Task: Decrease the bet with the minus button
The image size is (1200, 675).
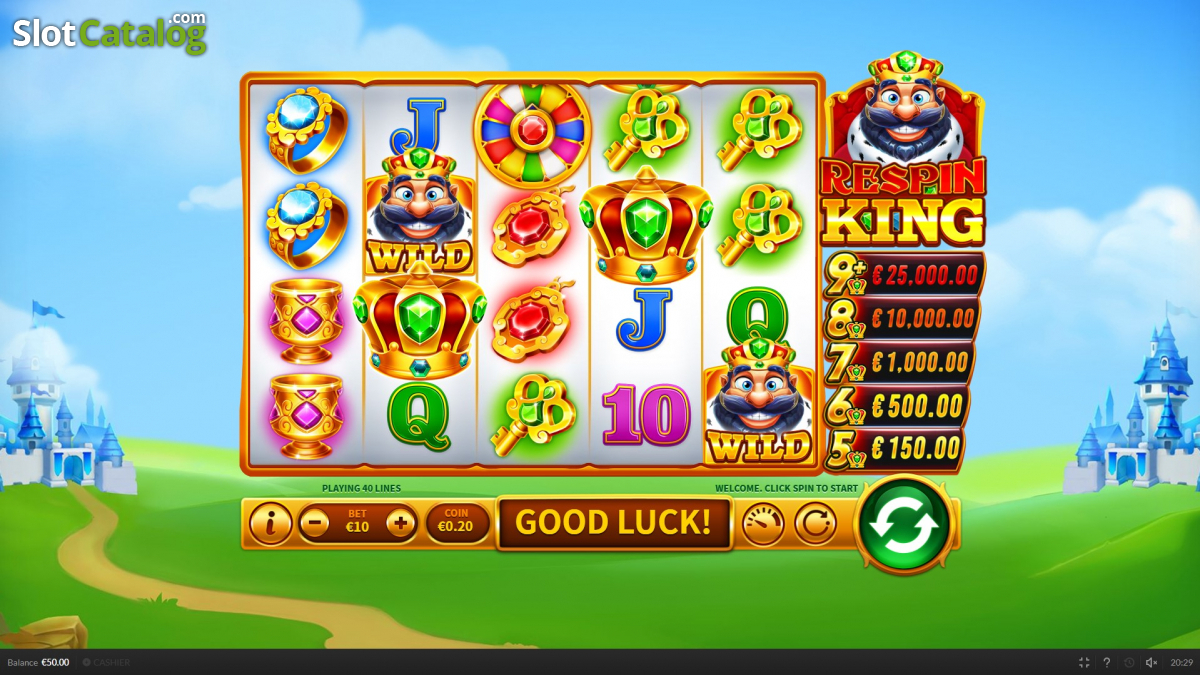Action: pos(314,522)
